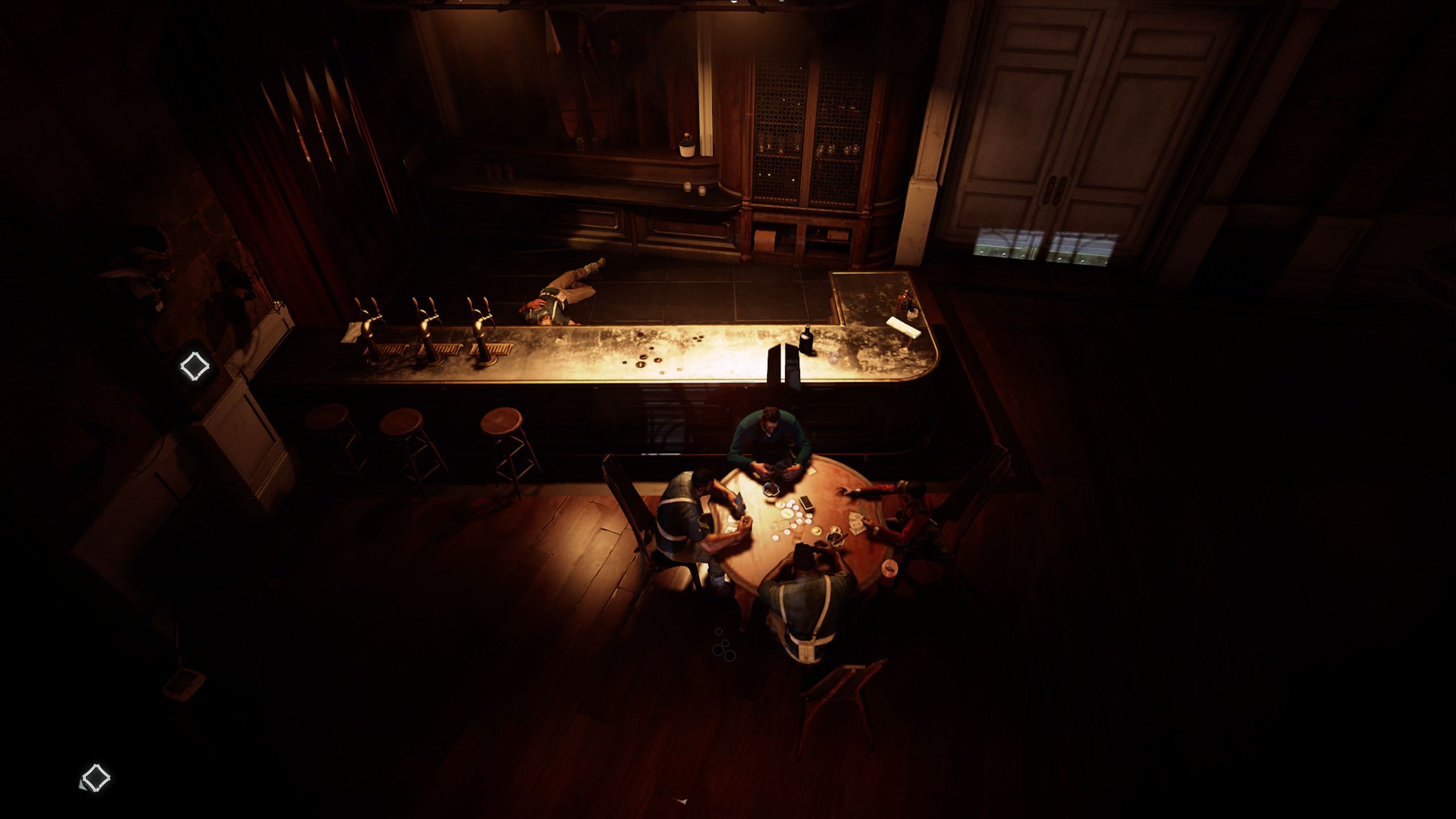This screenshot has height=819, width=1456.
Task: Select the diamond objective marker over the dark floor
Action: tap(96, 777)
